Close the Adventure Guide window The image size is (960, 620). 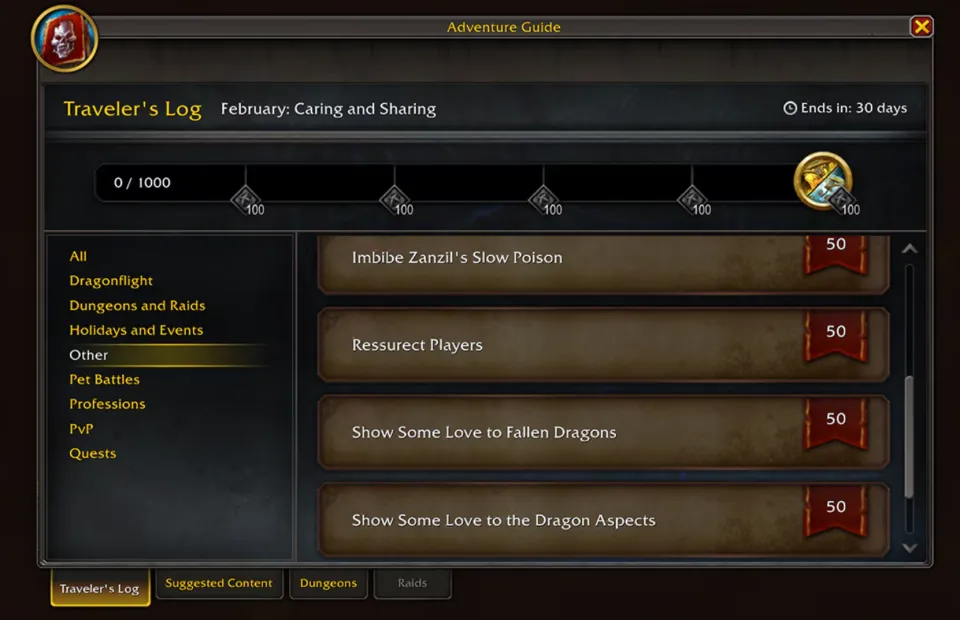point(921,27)
